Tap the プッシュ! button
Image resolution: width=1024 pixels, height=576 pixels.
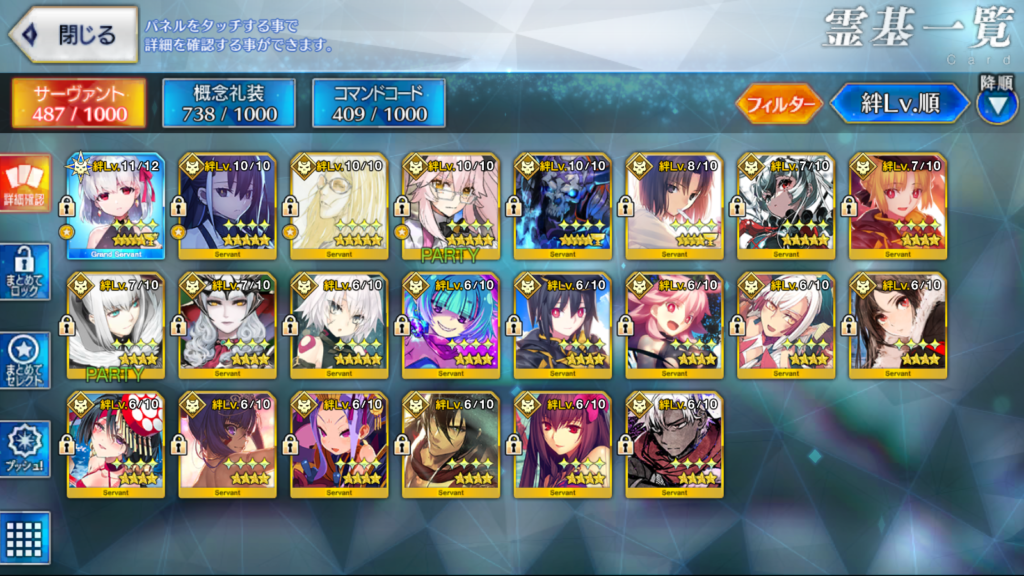(x=24, y=448)
